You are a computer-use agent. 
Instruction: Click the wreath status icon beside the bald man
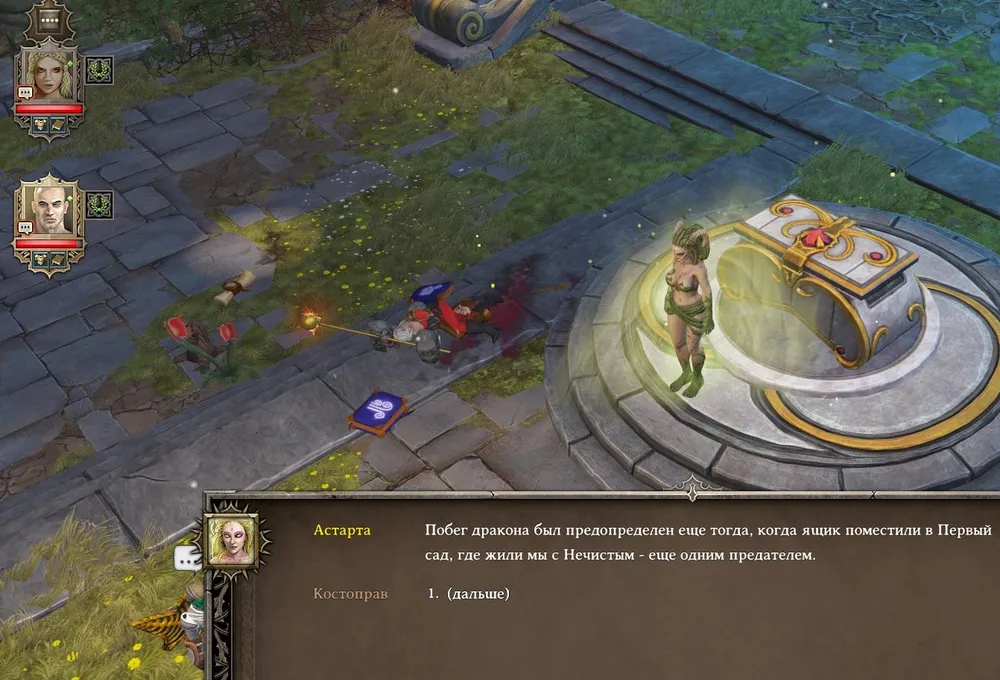click(x=99, y=205)
